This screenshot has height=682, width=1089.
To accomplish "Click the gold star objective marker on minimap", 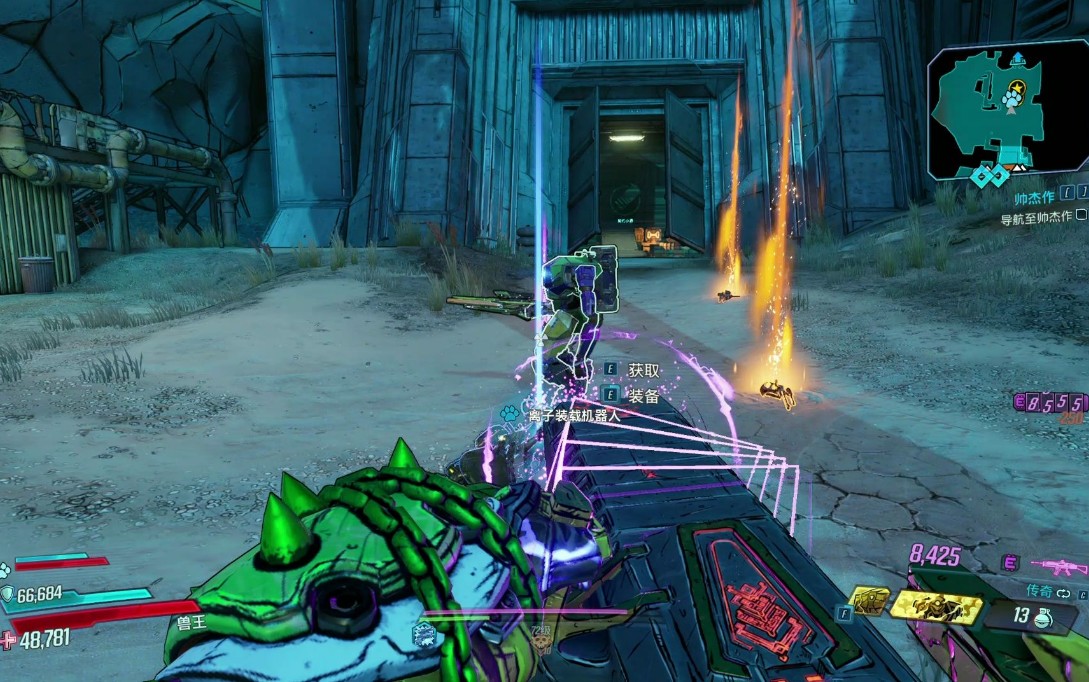I will click(x=1017, y=88).
